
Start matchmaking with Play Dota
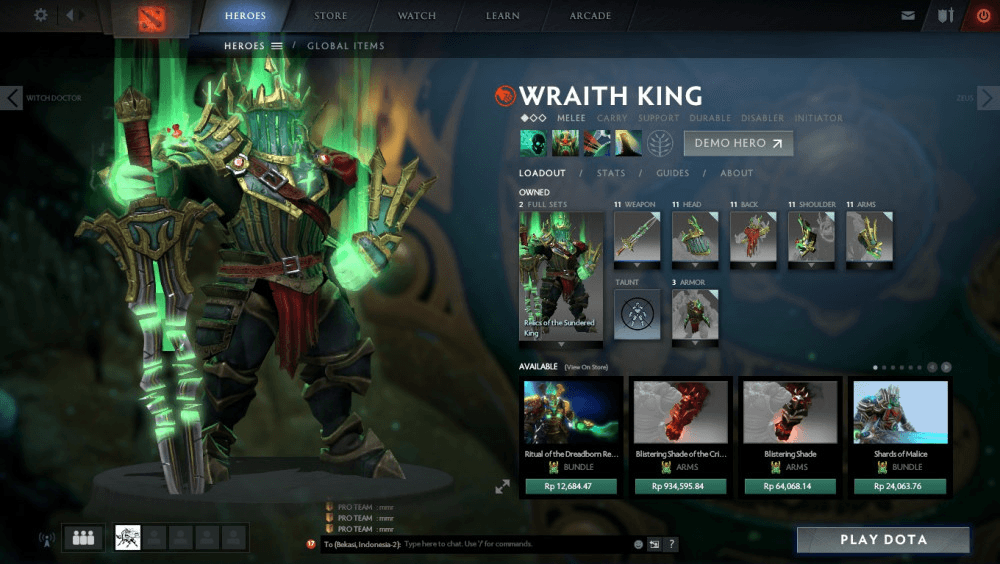(x=883, y=540)
